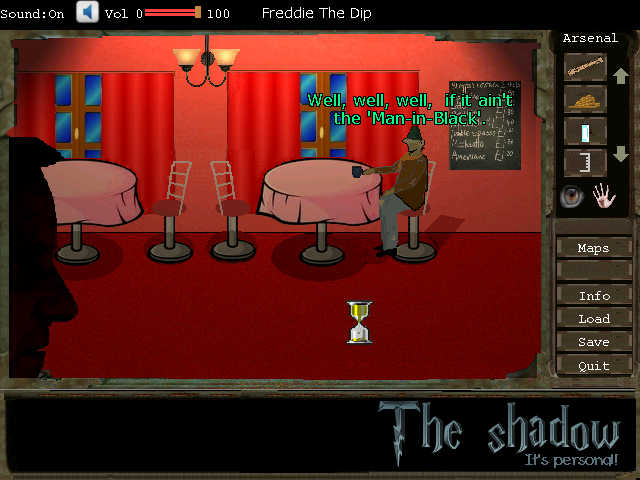Click the Arsenal down arrow button

(x=620, y=155)
